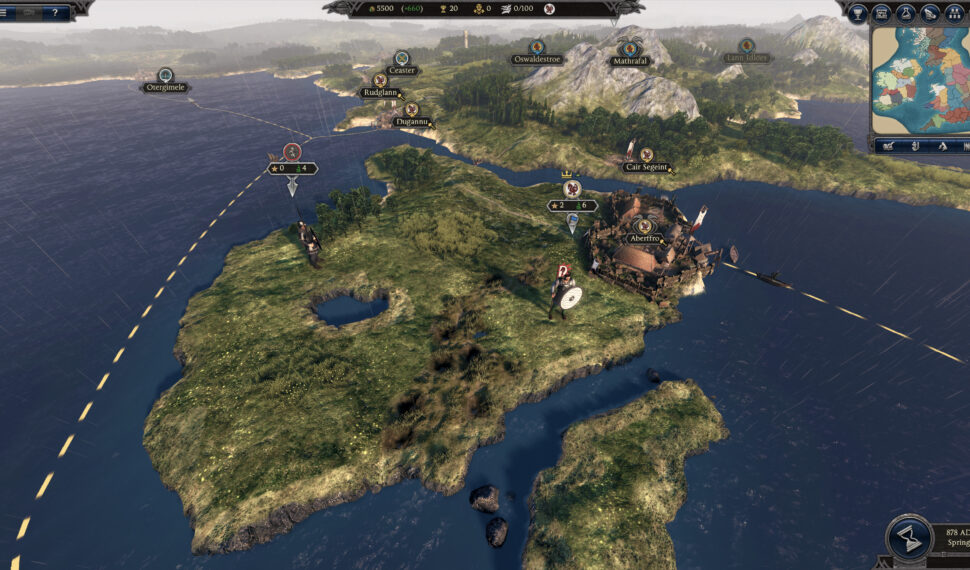This screenshot has width=970, height=570.
Task: Open the question mark help button
Action: [54, 12]
